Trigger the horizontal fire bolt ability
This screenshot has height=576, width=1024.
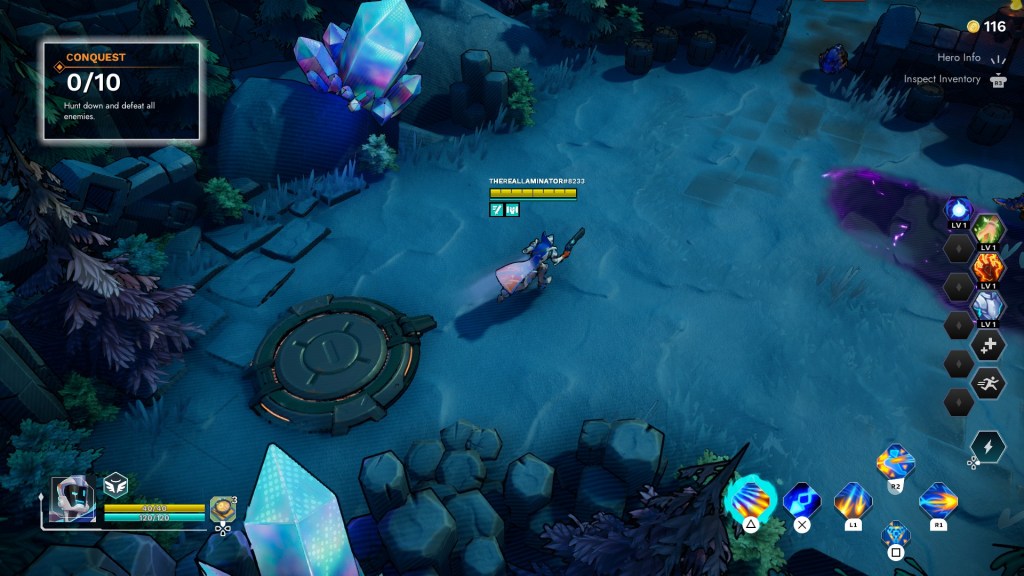(938, 499)
